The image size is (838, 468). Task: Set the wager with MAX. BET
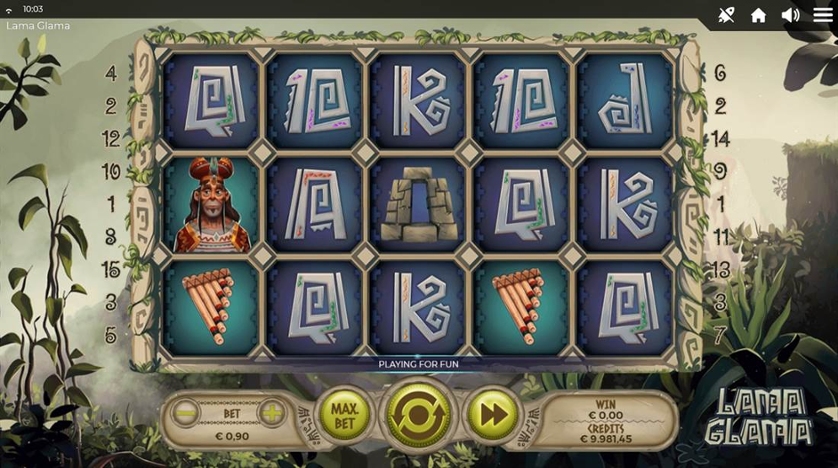coord(344,412)
